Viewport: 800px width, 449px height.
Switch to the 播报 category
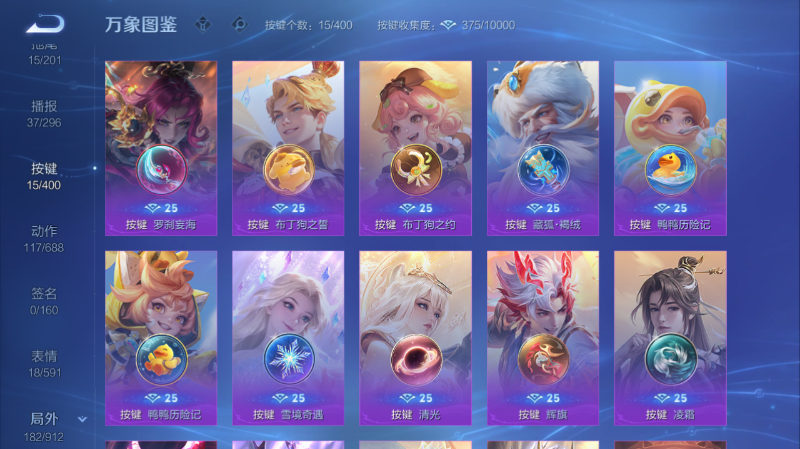[44, 113]
